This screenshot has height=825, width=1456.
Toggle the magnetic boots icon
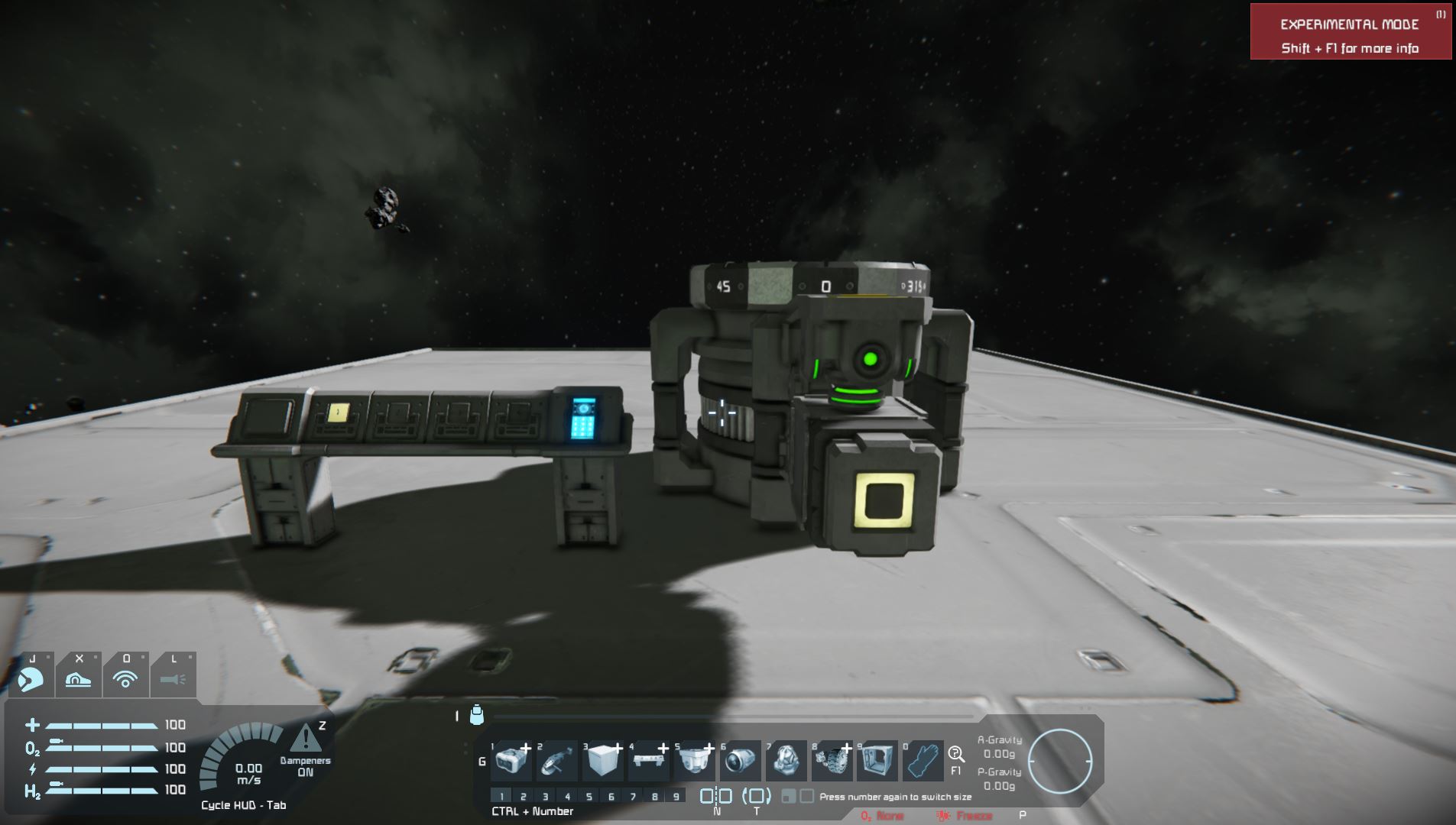coord(78,678)
